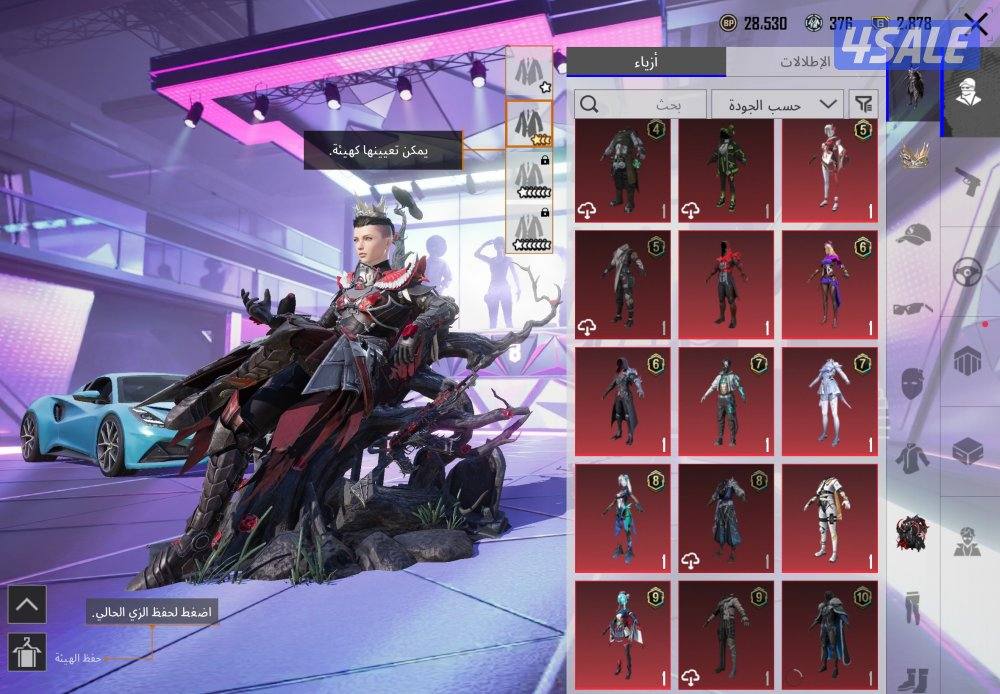Select the first outfit preset with one star

pos(529,72)
